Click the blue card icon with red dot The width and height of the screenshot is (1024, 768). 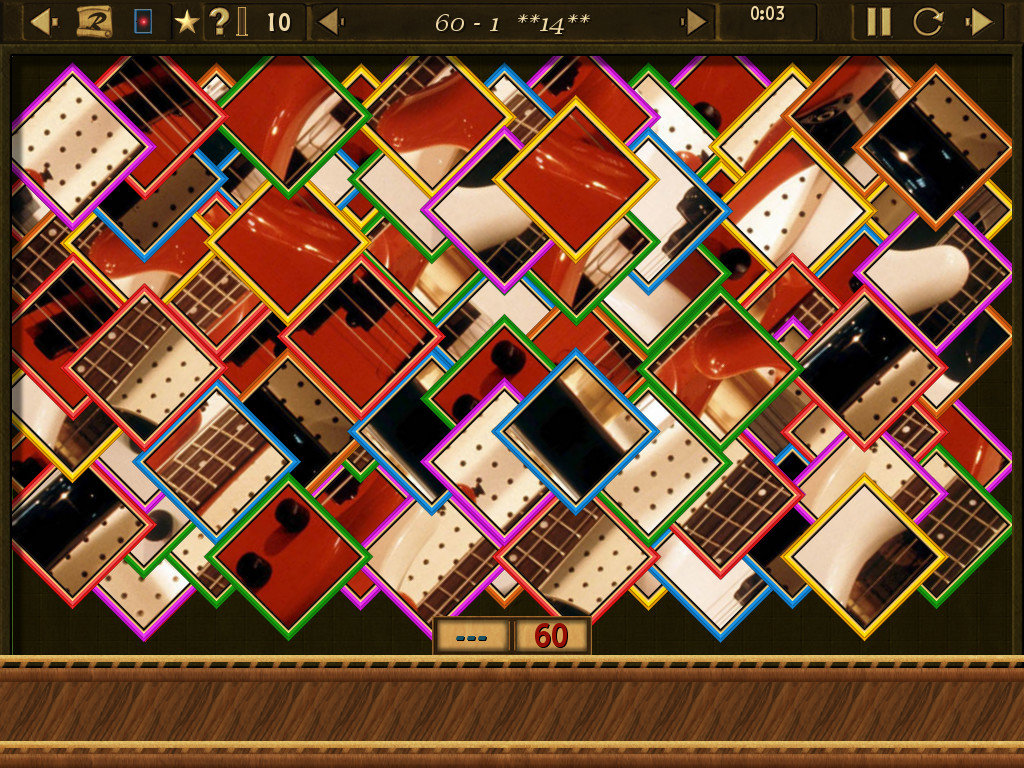point(143,21)
